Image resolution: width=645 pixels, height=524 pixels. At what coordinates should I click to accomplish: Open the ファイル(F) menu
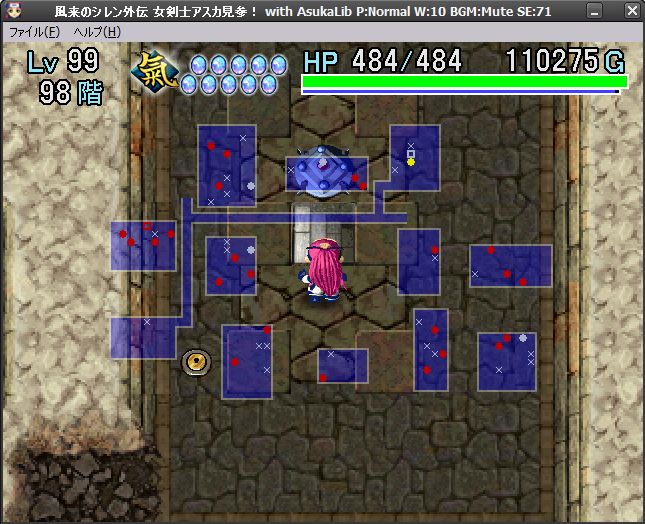34,32
